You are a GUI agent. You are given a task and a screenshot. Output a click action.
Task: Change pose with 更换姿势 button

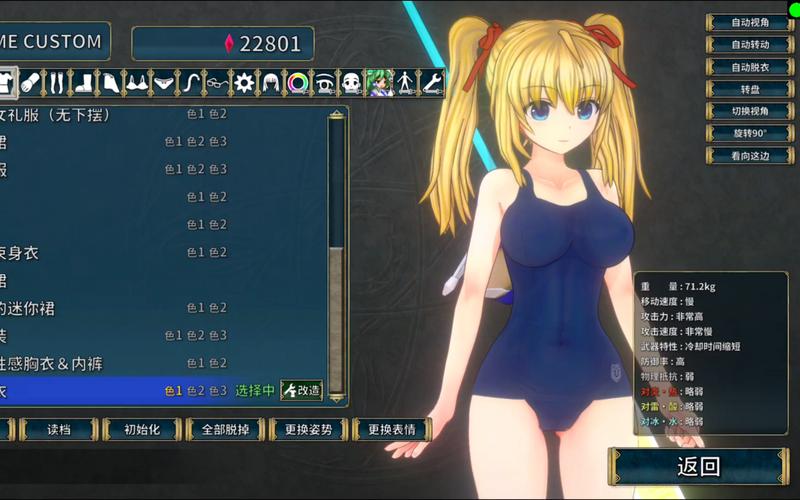click(308, 430)
